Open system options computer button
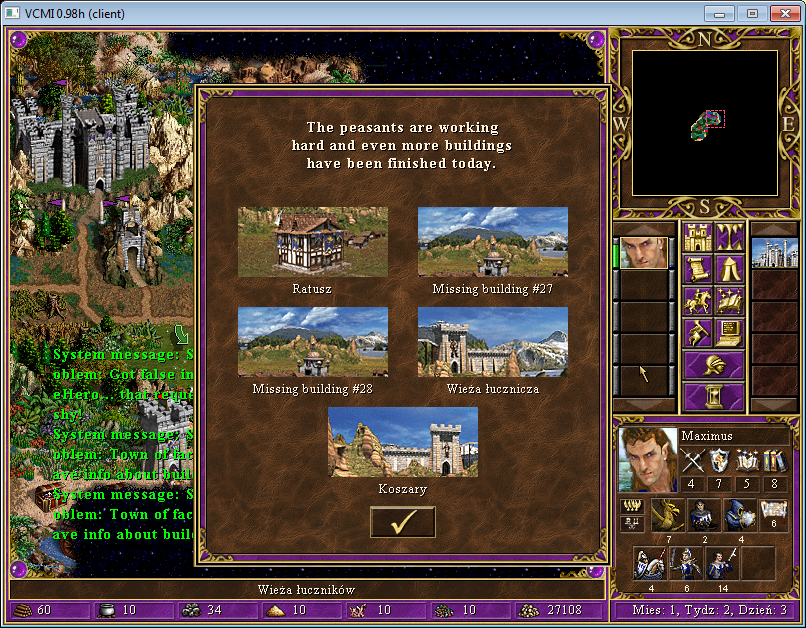 coord(729,331)
